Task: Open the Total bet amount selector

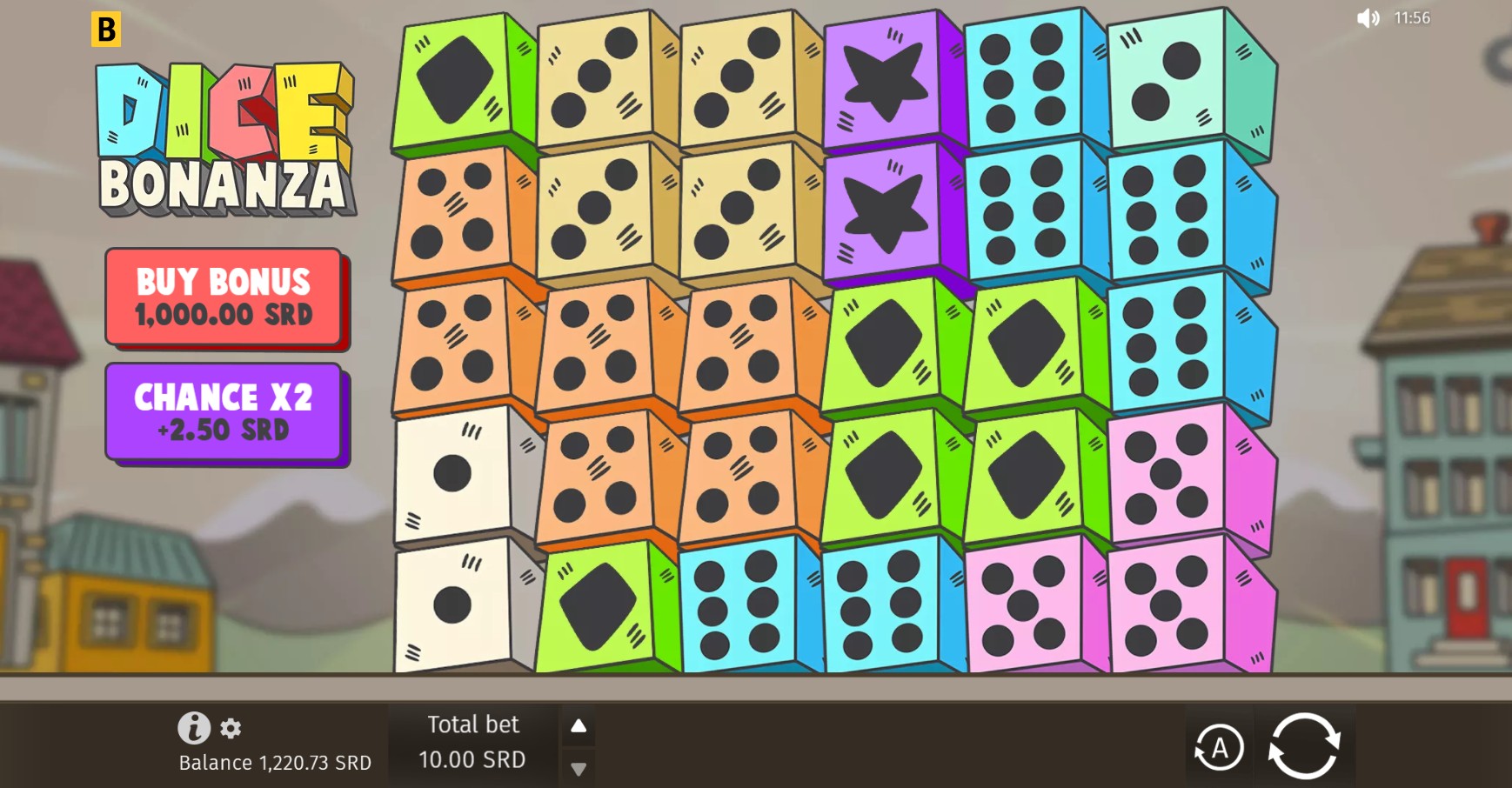Action: coord(473,744)
